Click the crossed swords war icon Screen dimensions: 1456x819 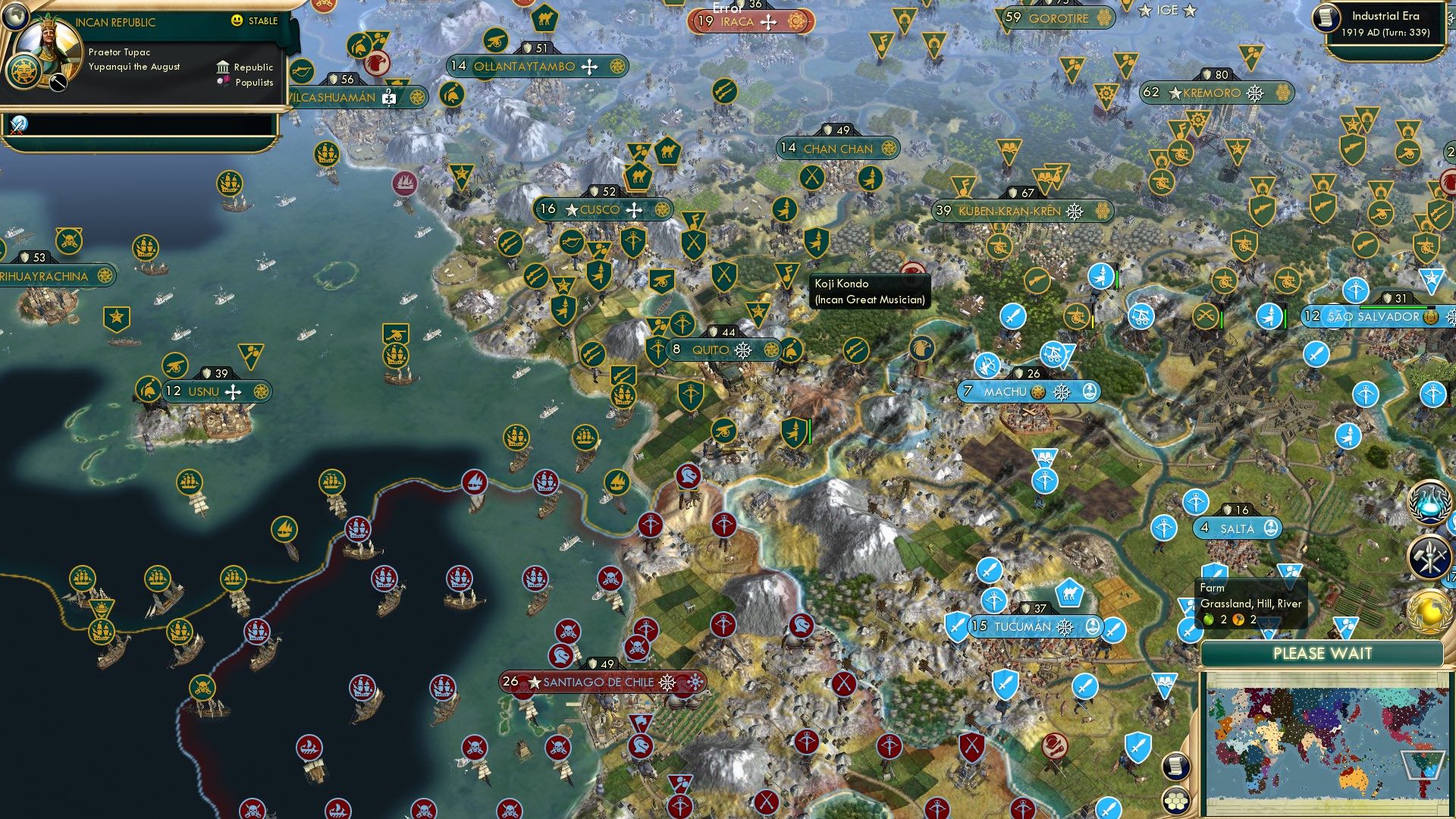pyautogui.click(x=18, y=124)
